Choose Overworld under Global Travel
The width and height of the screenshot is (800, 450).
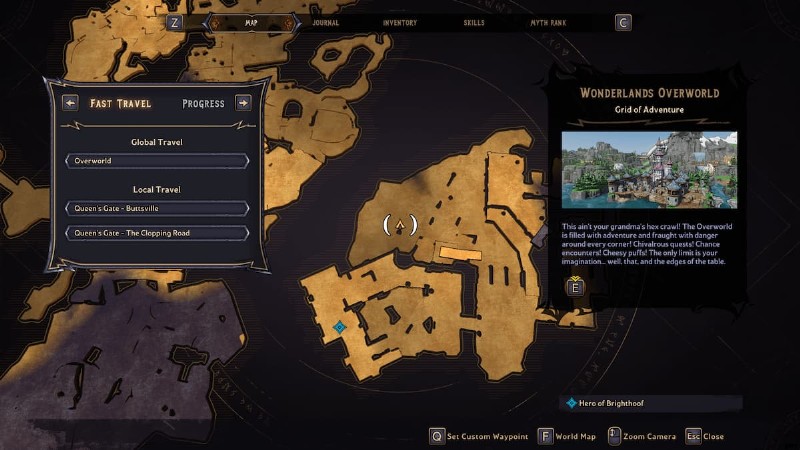(157, 160)
